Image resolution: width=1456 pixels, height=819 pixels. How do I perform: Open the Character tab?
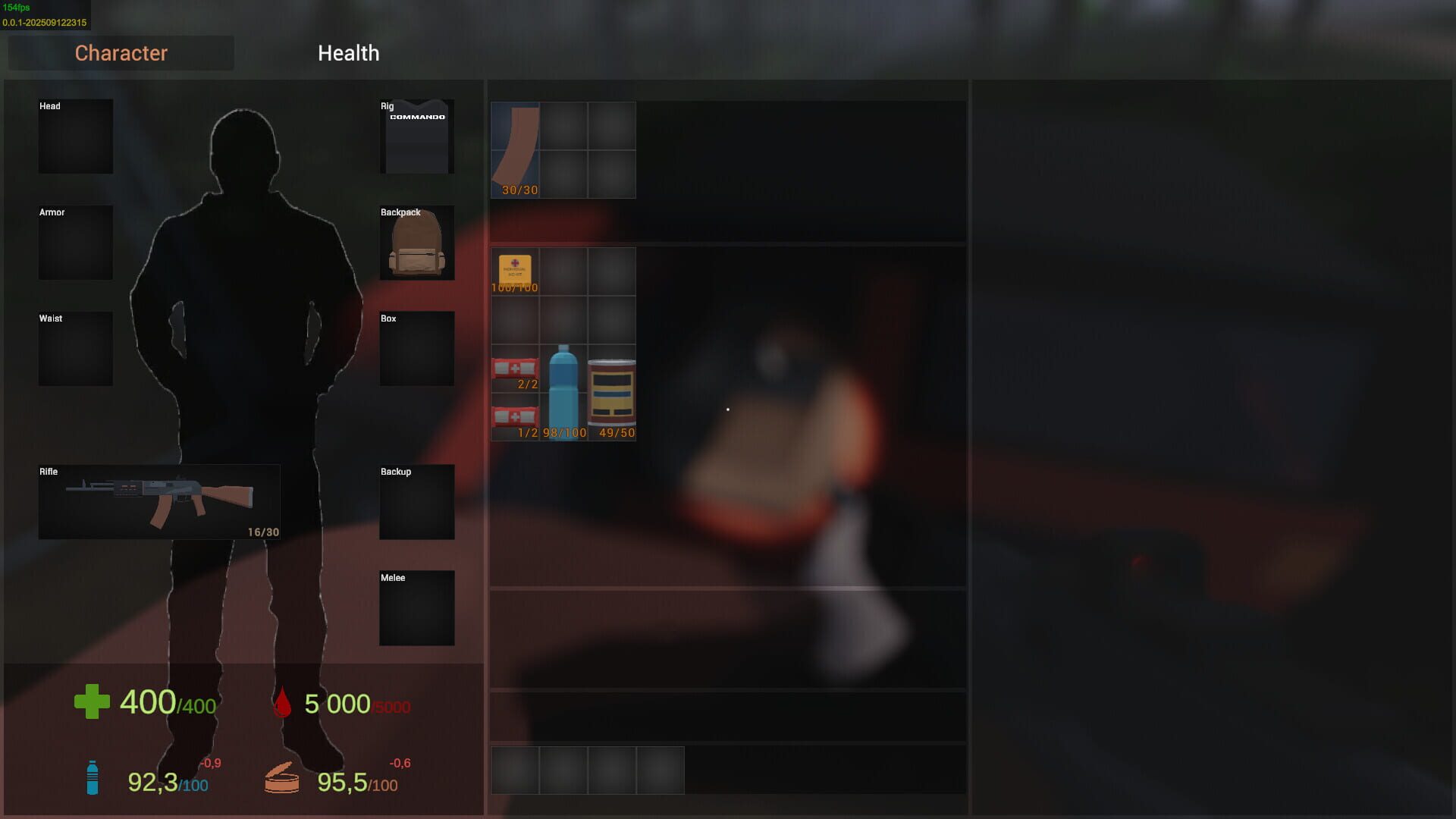pos(121,53)
